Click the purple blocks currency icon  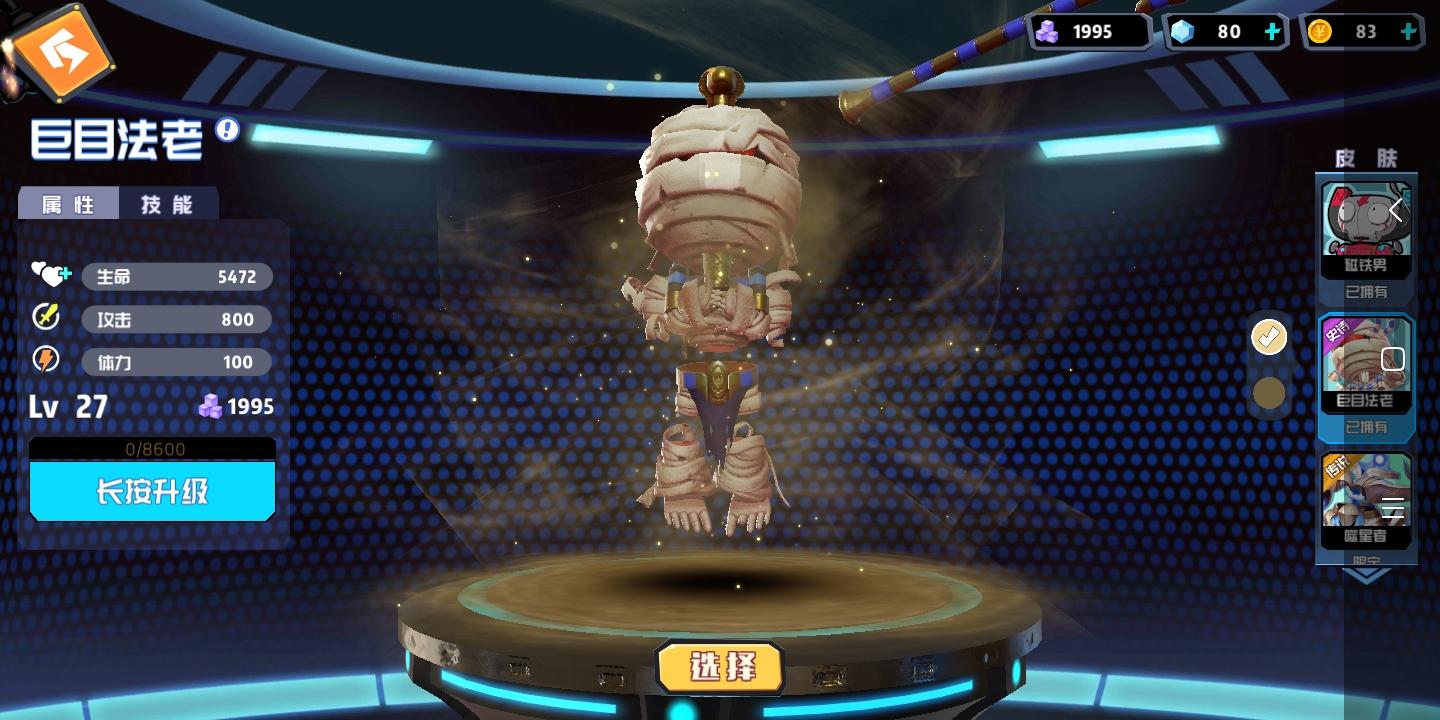pyautogui.click(x=1048, y=31)
